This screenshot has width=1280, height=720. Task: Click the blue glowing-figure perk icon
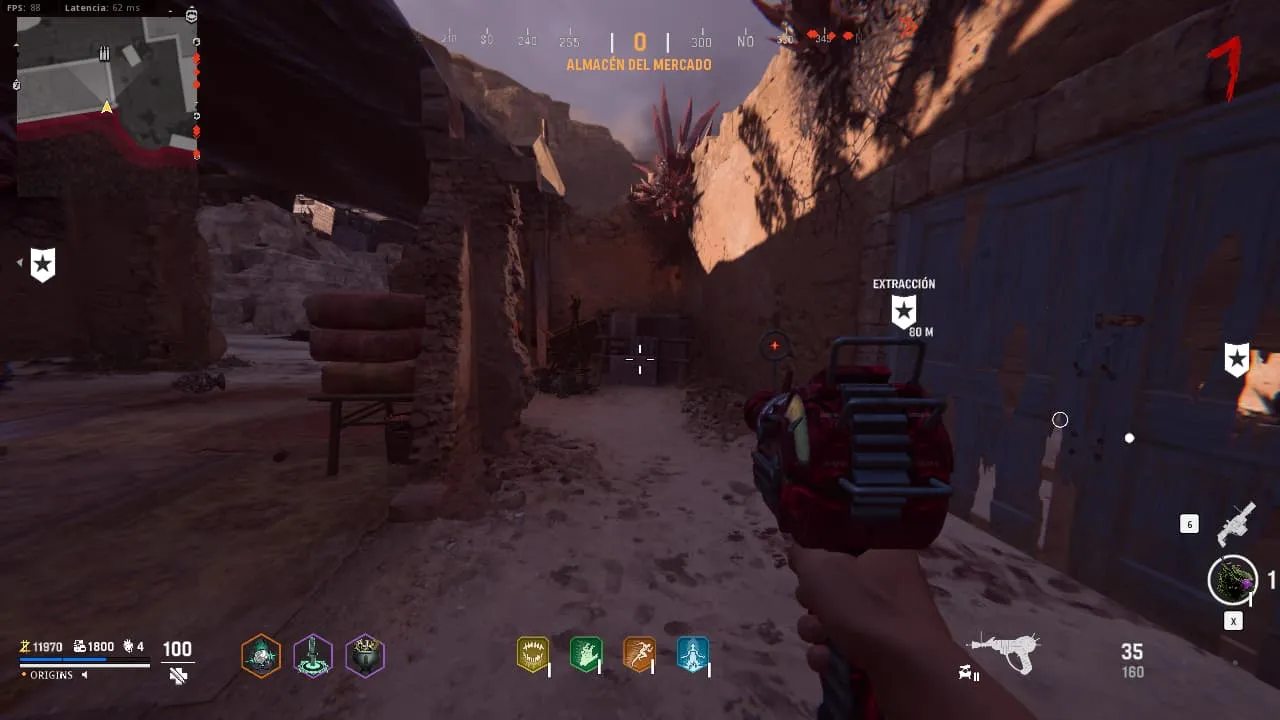coord(692,654)
